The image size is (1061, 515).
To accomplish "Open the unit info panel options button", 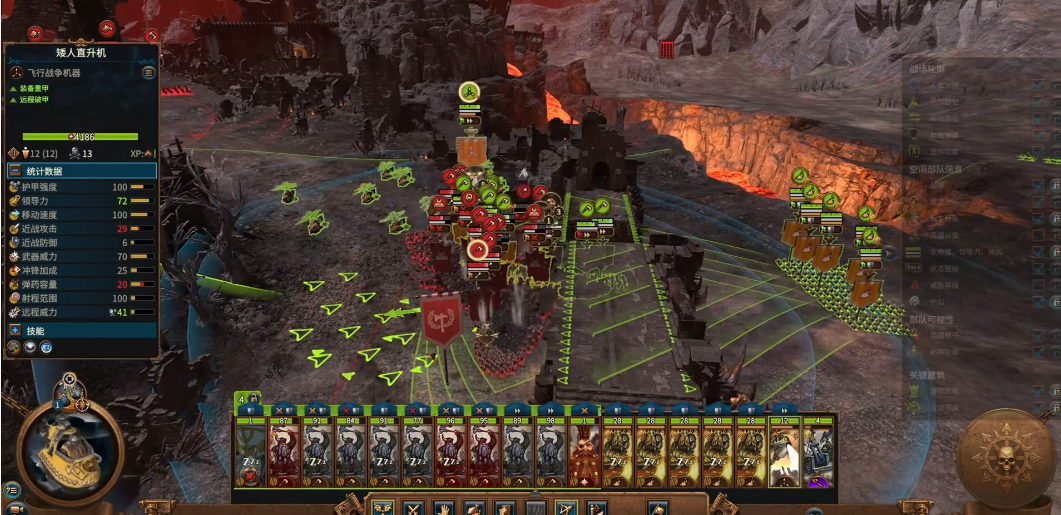I will click(149, 73).
